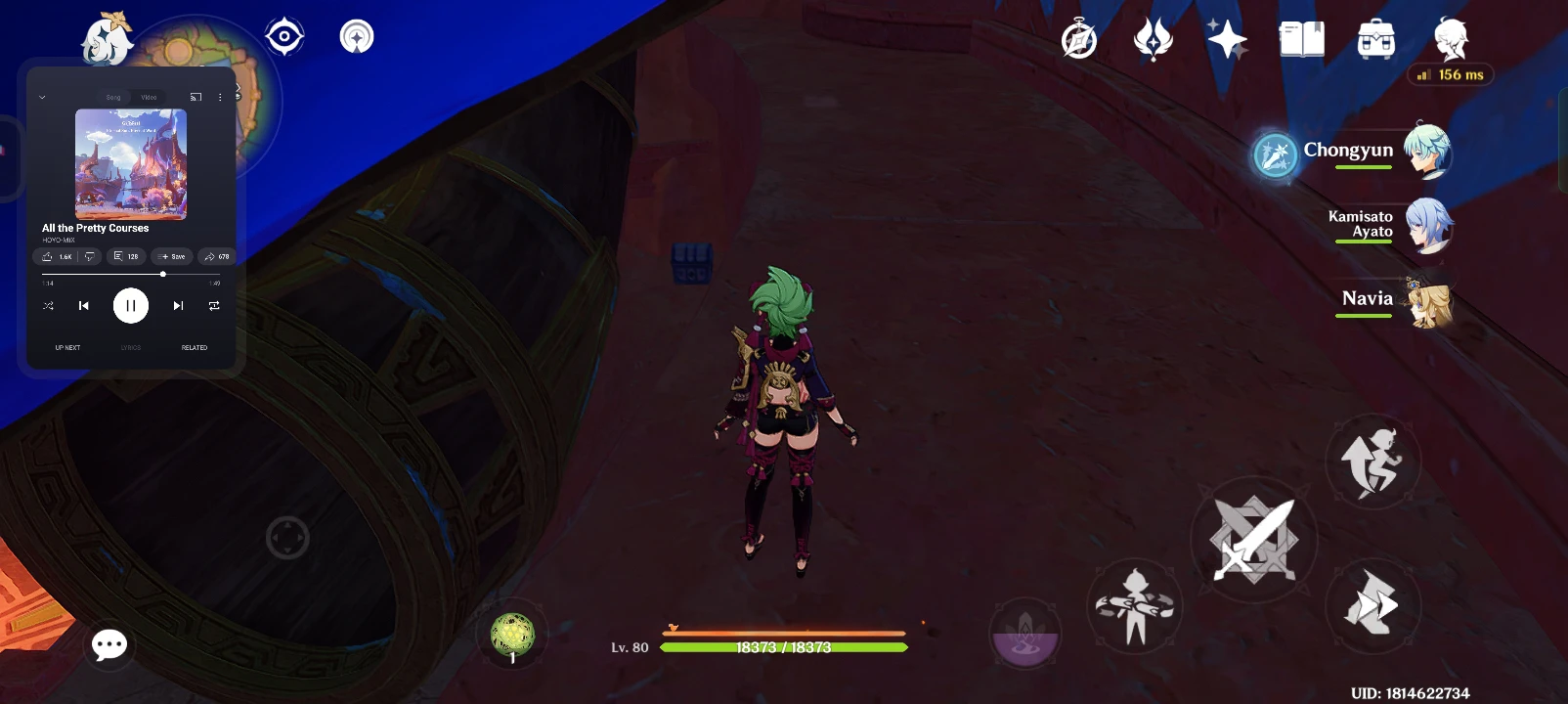Expand the UP NEXT queue
This screenshot has width=1568, height=704.
66,347
